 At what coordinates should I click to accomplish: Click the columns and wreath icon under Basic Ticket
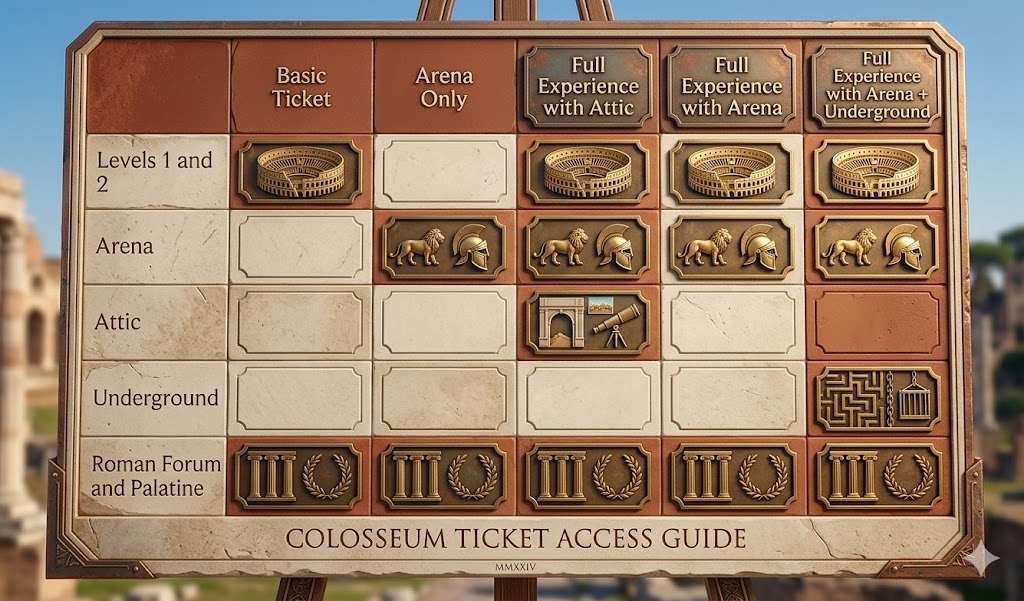[x=301, y=475]
